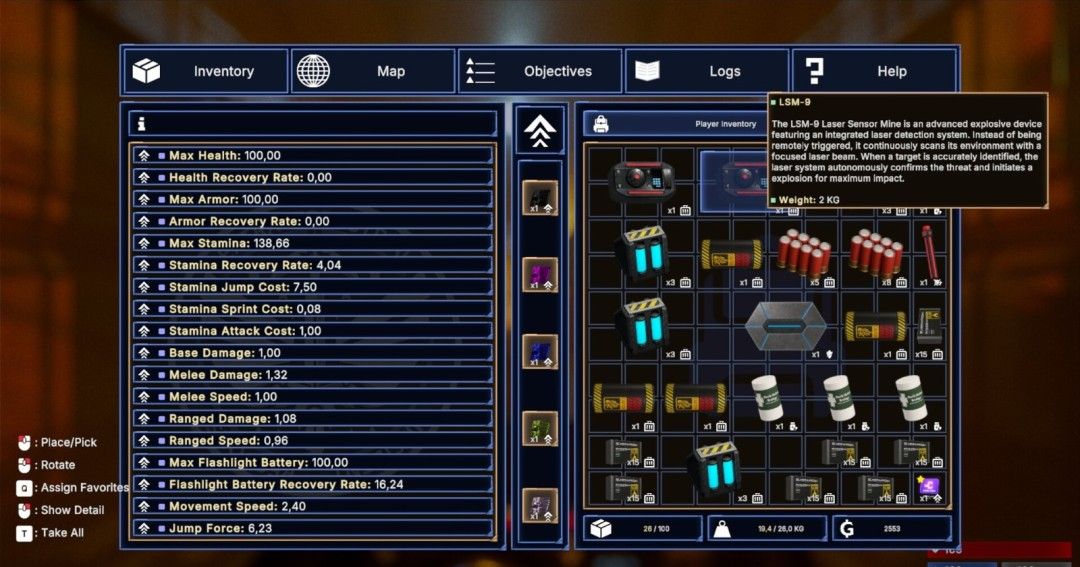This screenshot has width=1080, height=567.
Task: Click the Melee Damage stat row
Action: click(x=312, y=375)
